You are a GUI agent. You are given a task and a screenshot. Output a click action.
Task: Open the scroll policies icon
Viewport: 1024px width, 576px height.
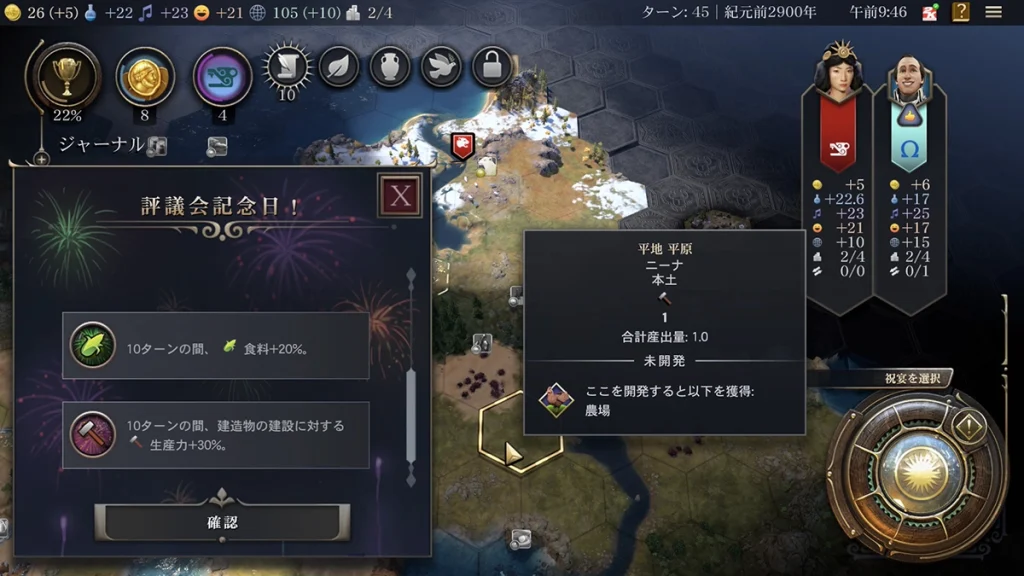[287, 68]
